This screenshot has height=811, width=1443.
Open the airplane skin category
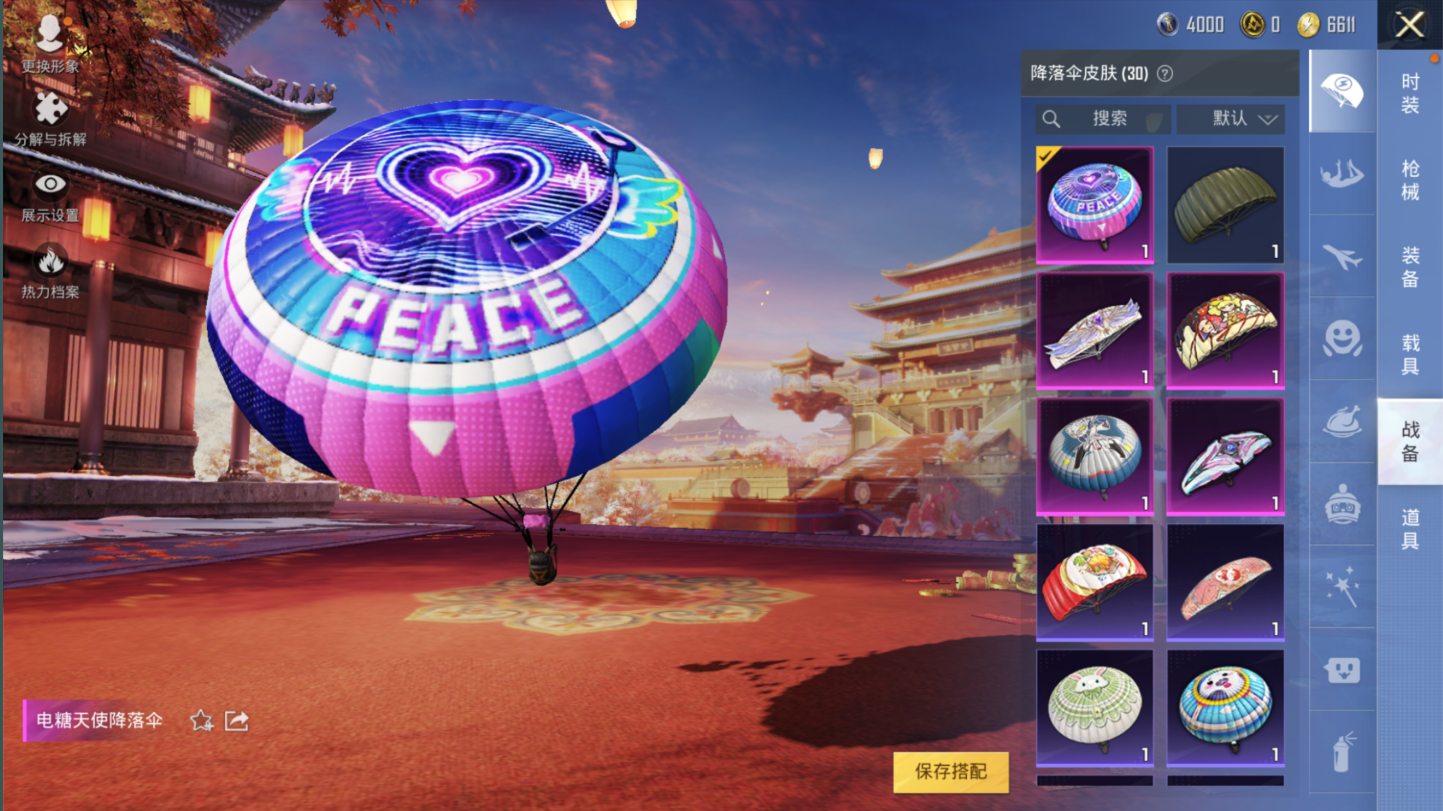click(x=1342, y=257)
